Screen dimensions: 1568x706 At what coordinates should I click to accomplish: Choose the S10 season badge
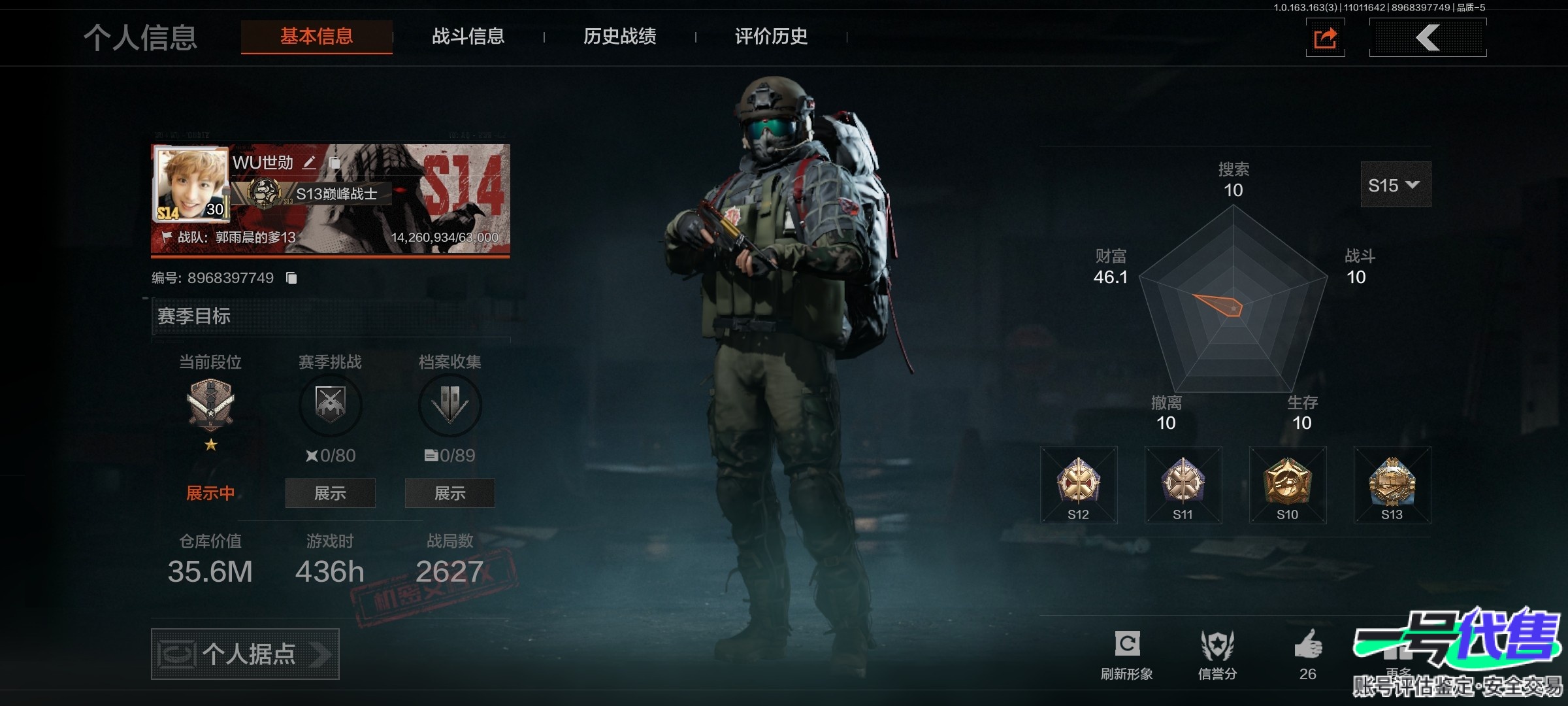pos(1288,485)
